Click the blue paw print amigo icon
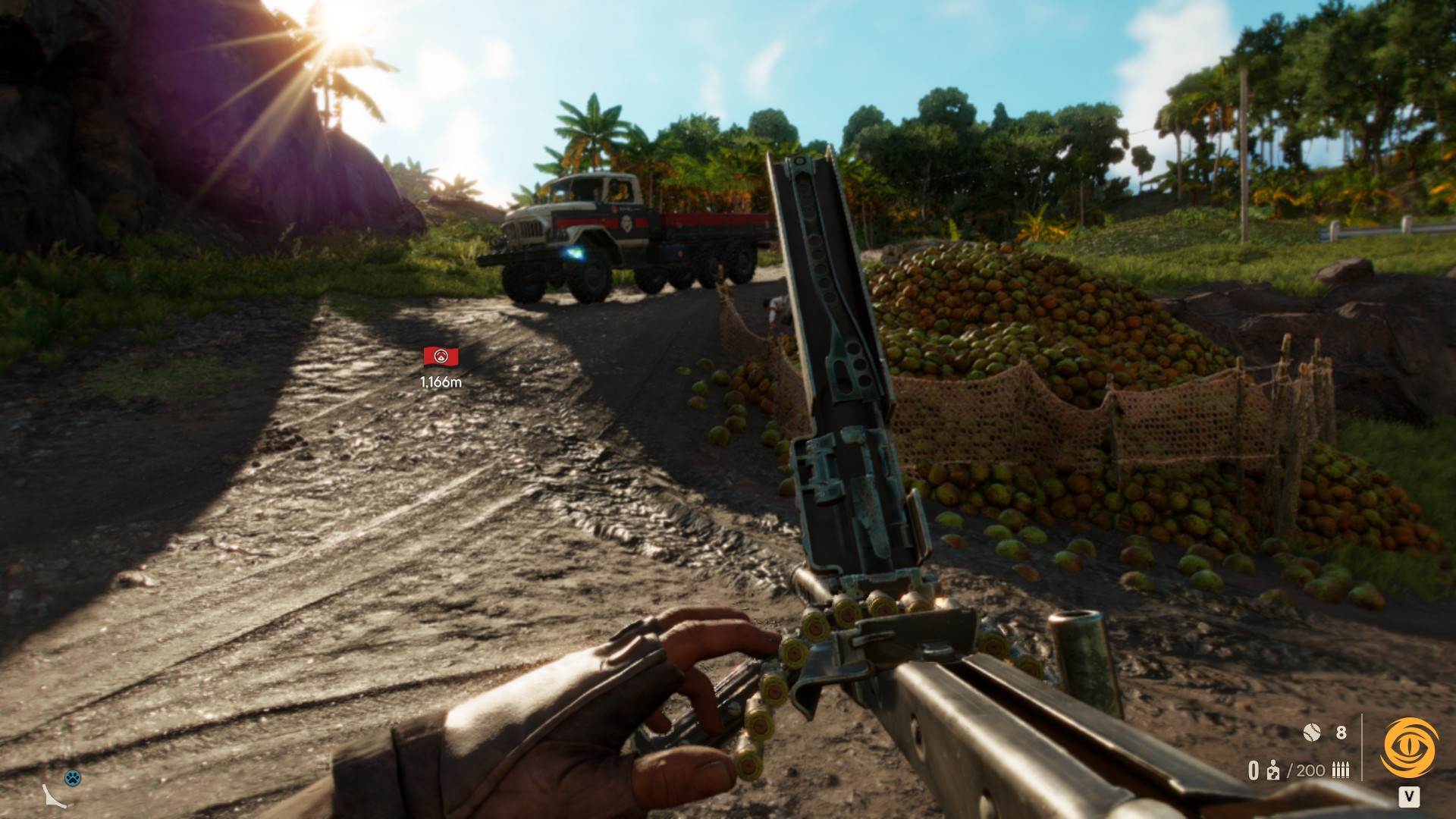The image size is (1456, 819). click(73, 777)
